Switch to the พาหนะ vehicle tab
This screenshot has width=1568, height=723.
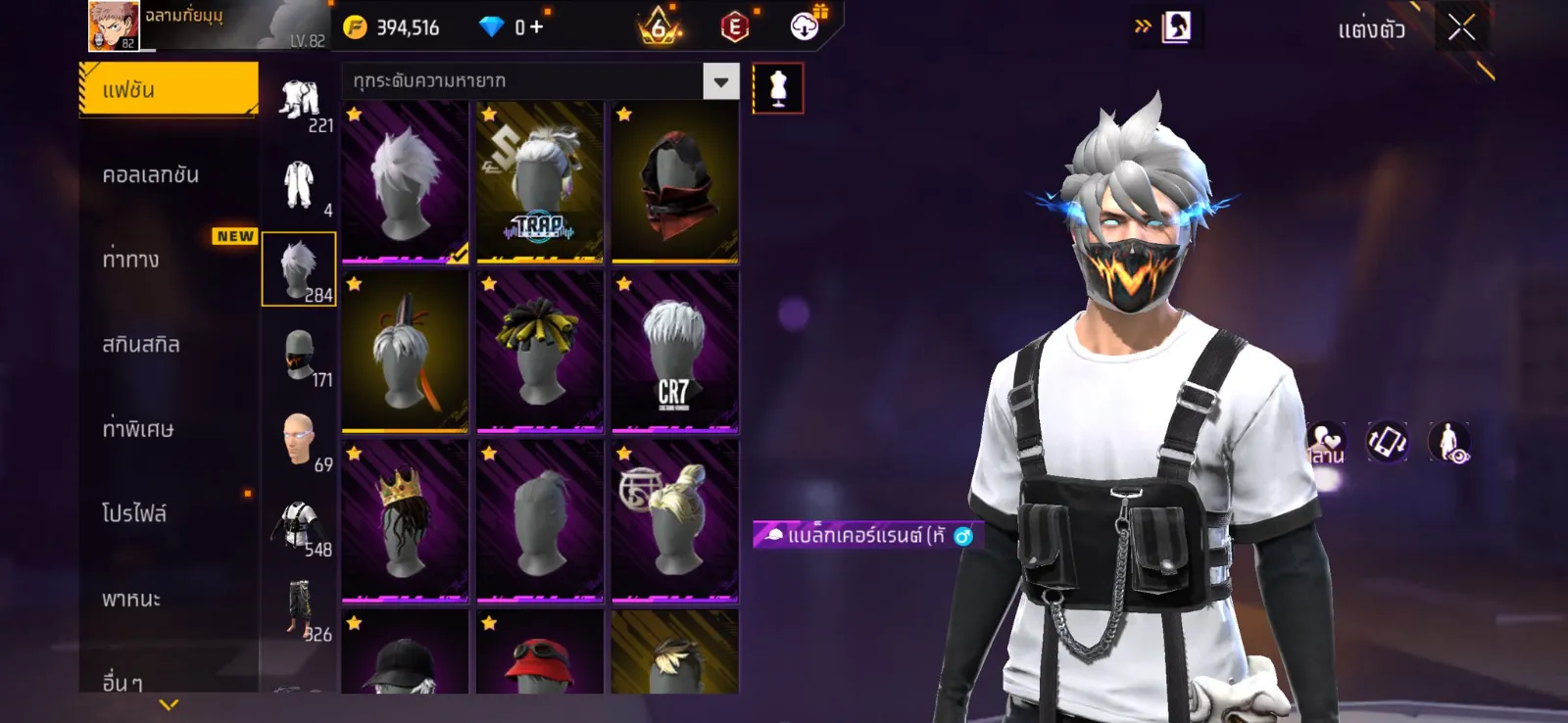point(131,599)
